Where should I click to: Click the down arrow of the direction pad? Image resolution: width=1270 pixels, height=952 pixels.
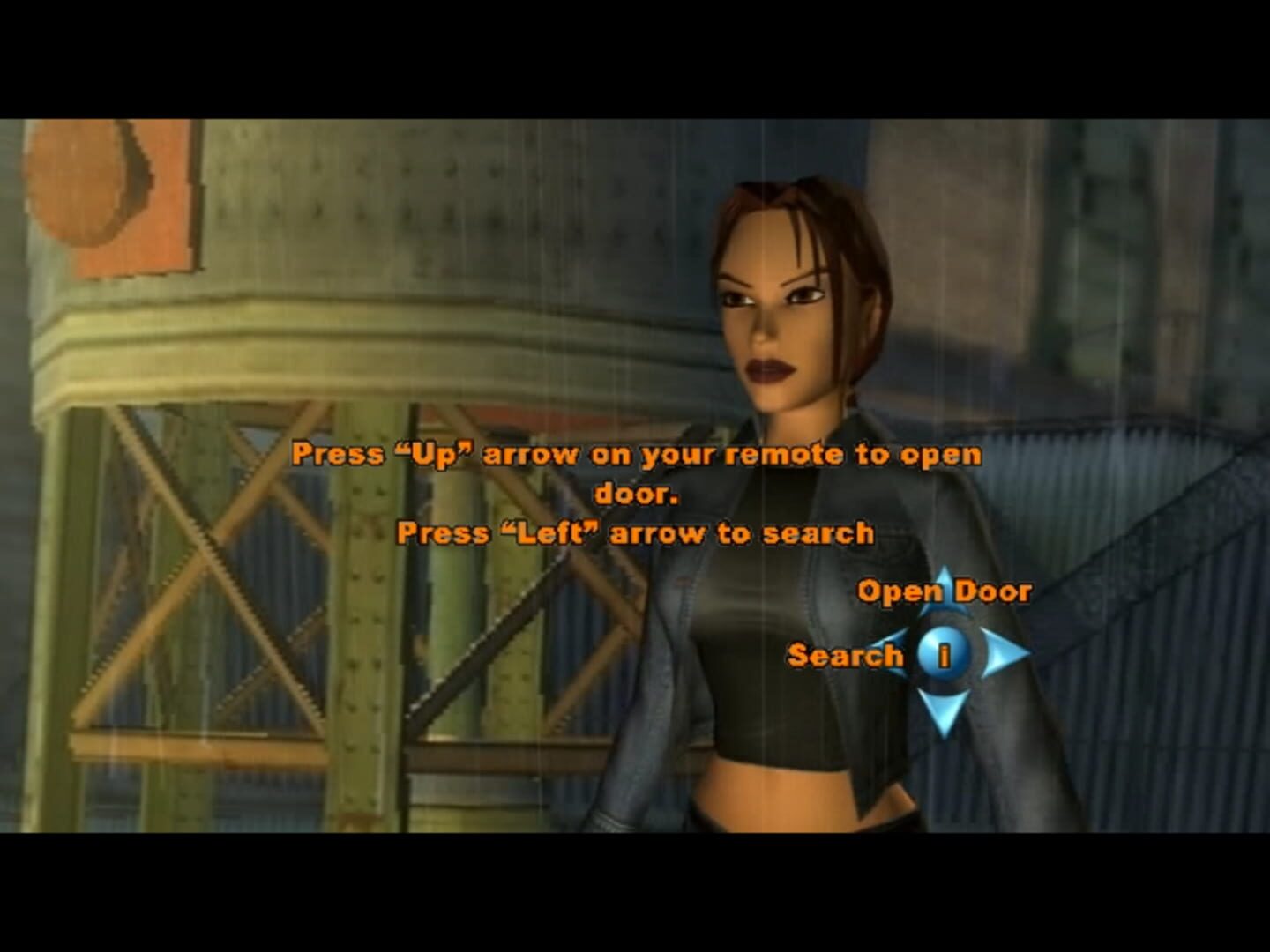pos(944,710)
